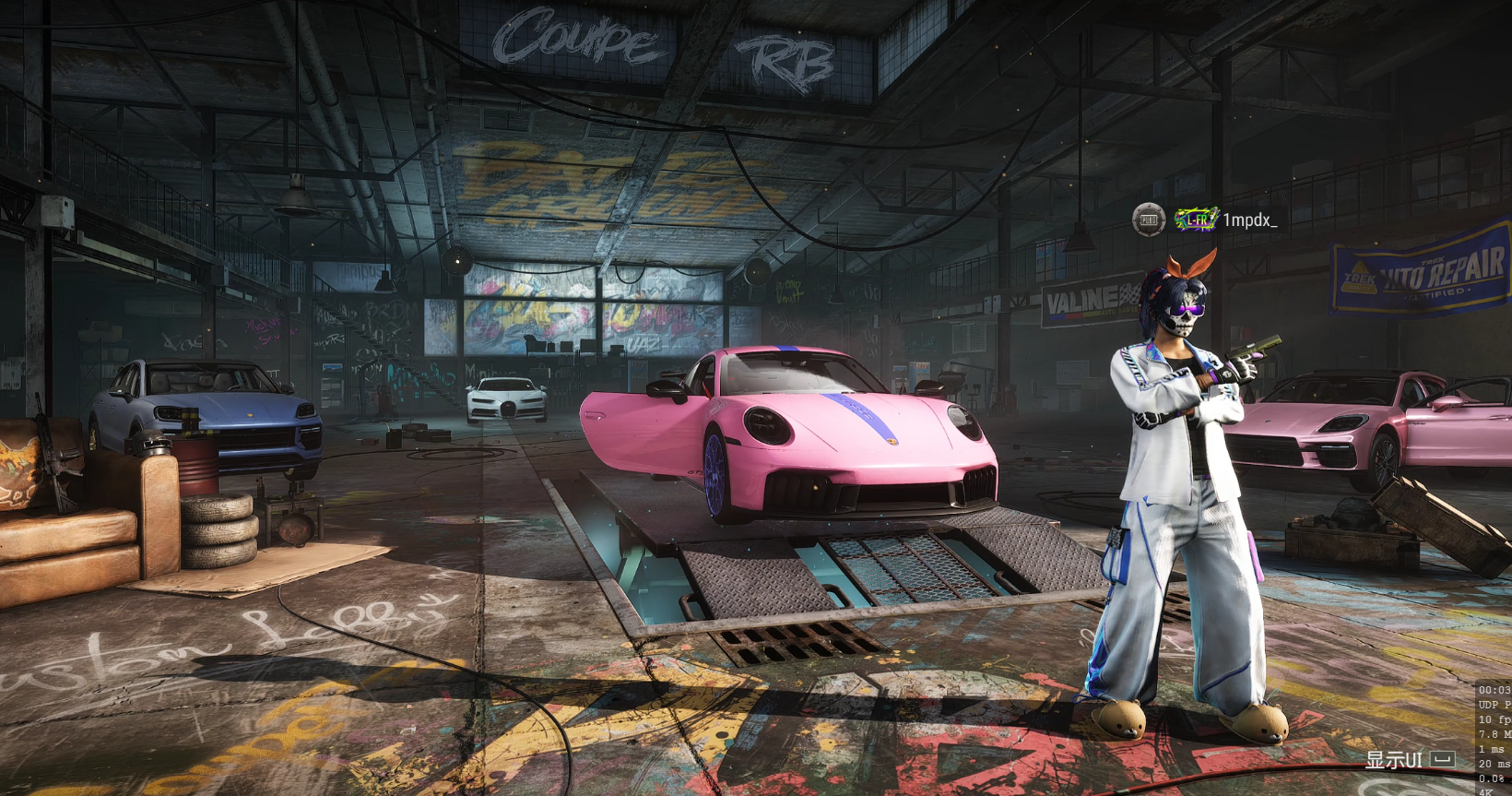The width and height of the screenshot is (1512, 796).
Task: Click the 显示UI label to show the interface
Action: click(x=1393, y=760)
